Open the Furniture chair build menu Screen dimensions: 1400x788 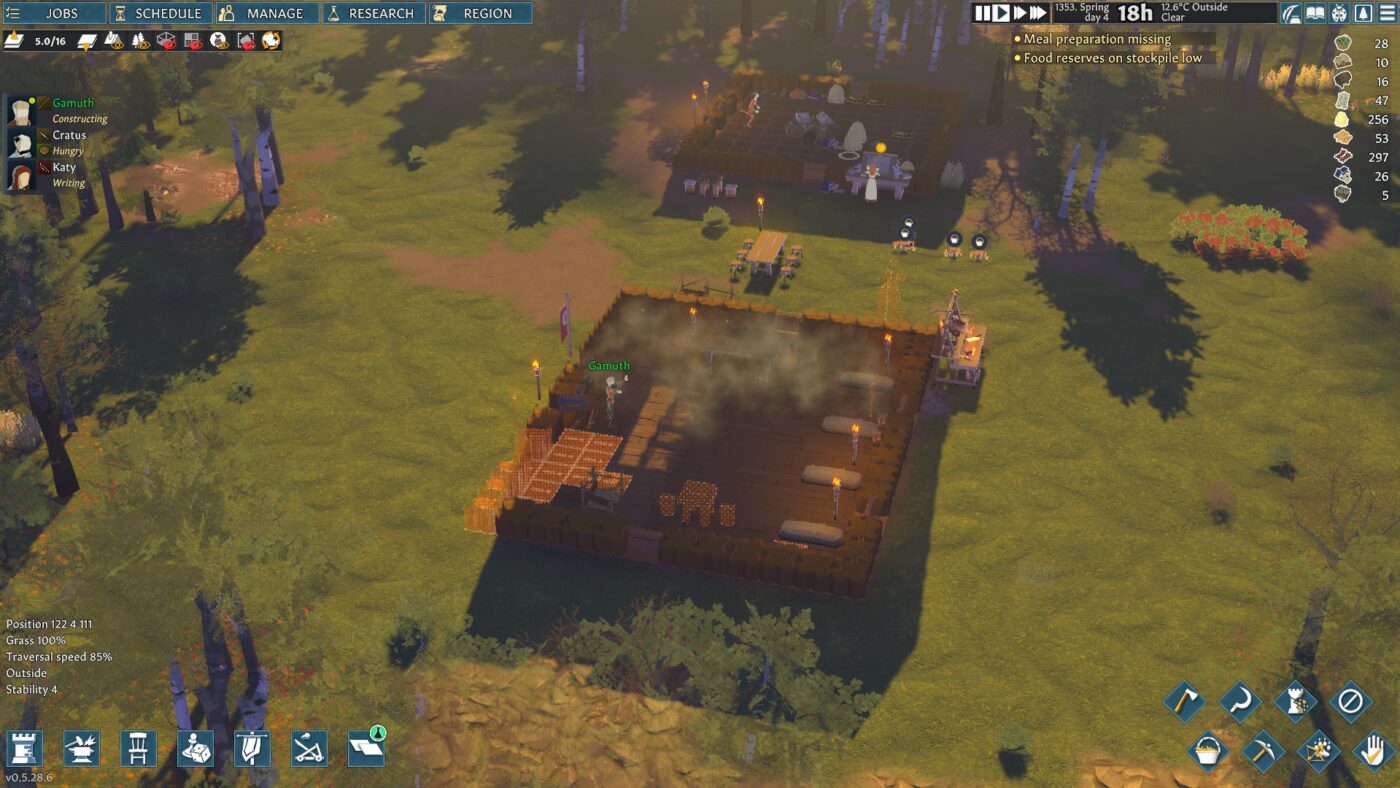coord(138,749)
